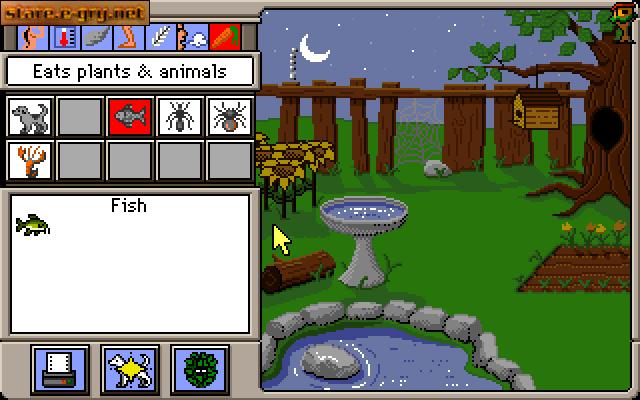Choose the red fish tile

(130, 118)
